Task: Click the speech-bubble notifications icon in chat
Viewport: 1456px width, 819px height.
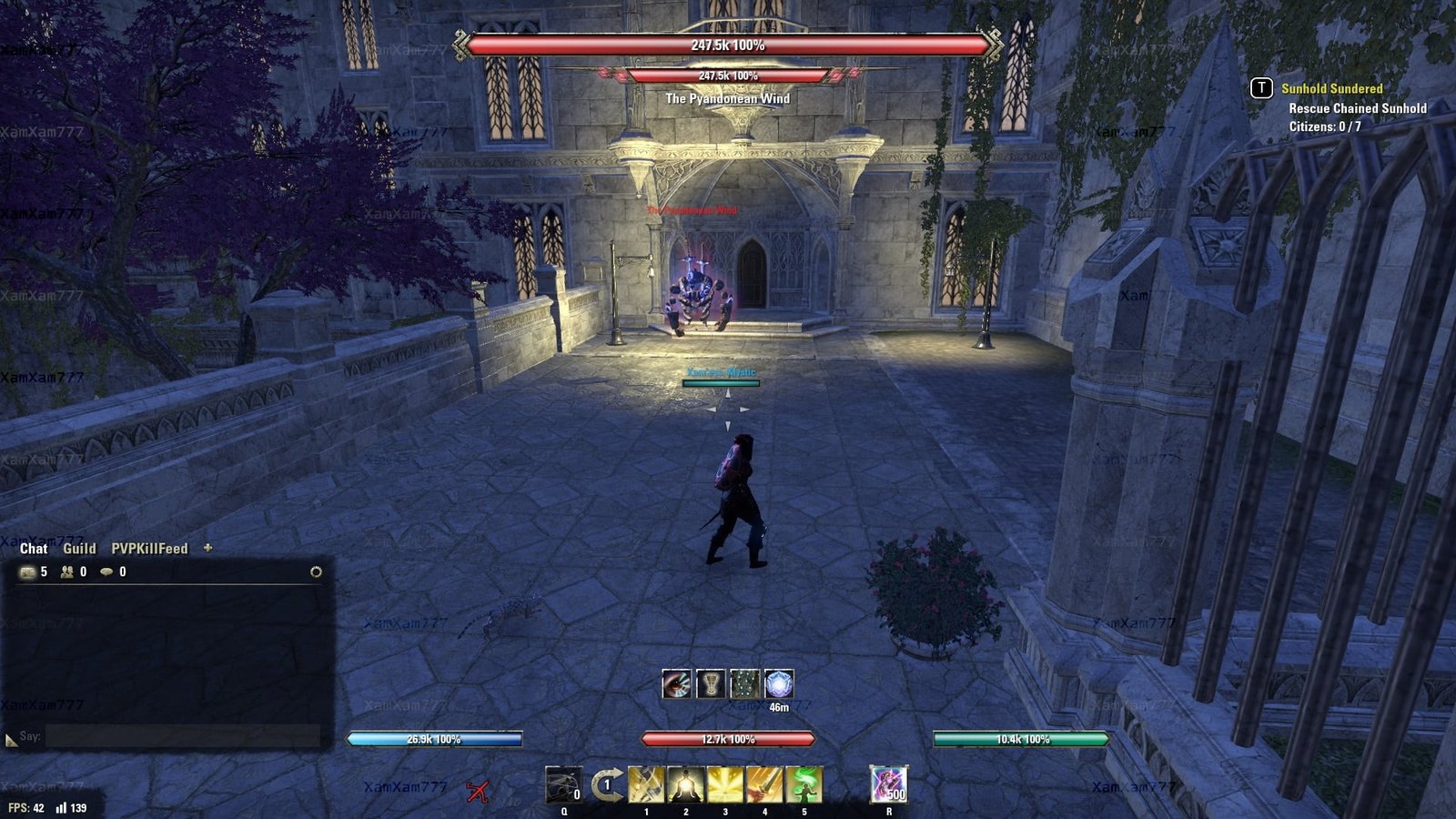Action: coord(106,572)
